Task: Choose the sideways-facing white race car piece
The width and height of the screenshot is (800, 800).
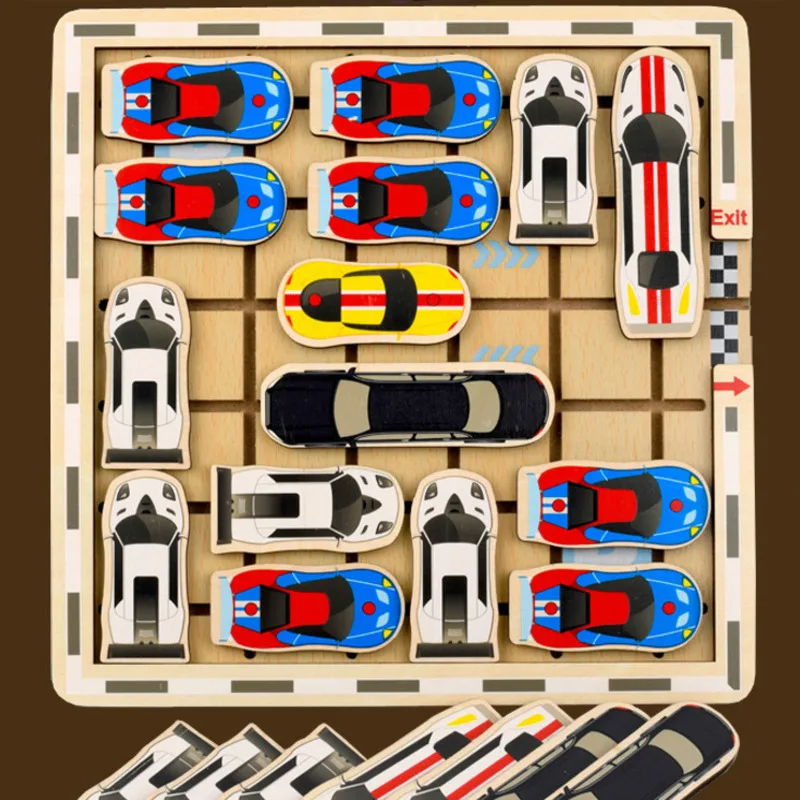Action: 306,507
